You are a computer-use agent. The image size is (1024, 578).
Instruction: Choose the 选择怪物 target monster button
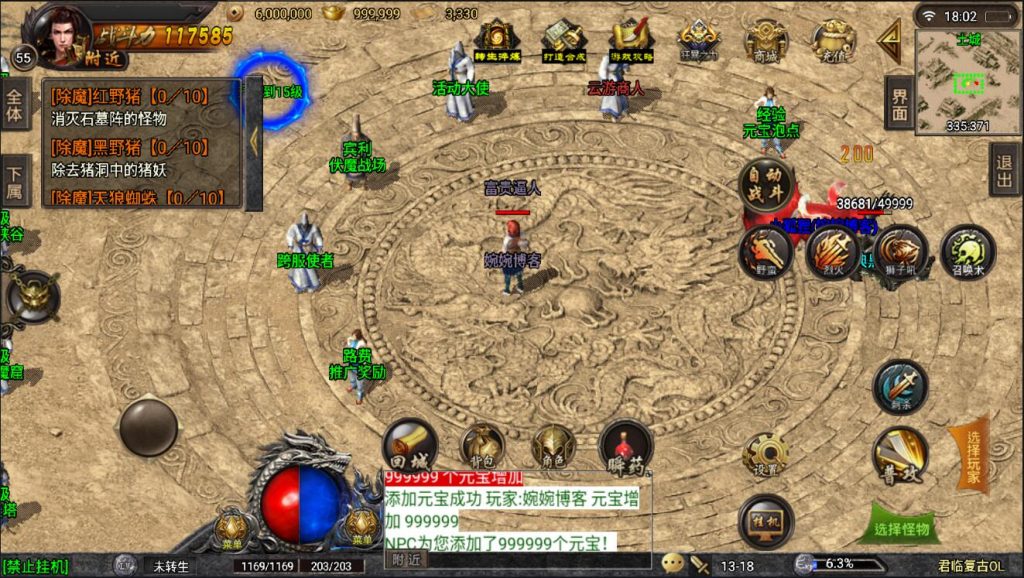tap(901, 528)
